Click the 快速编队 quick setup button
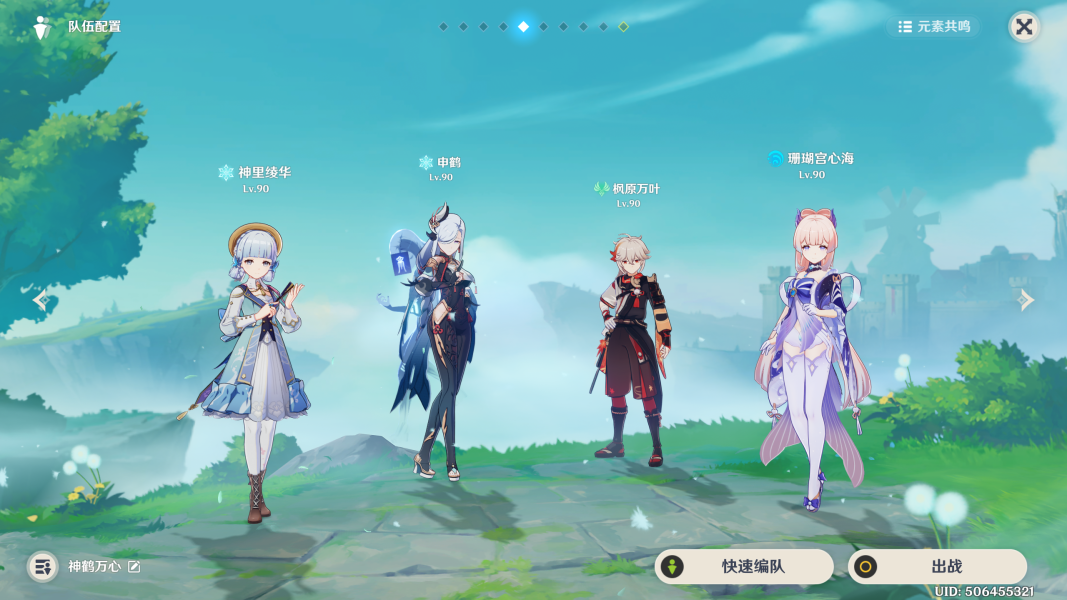This screenshot has width=1067, height=600. tap(744, 566)
